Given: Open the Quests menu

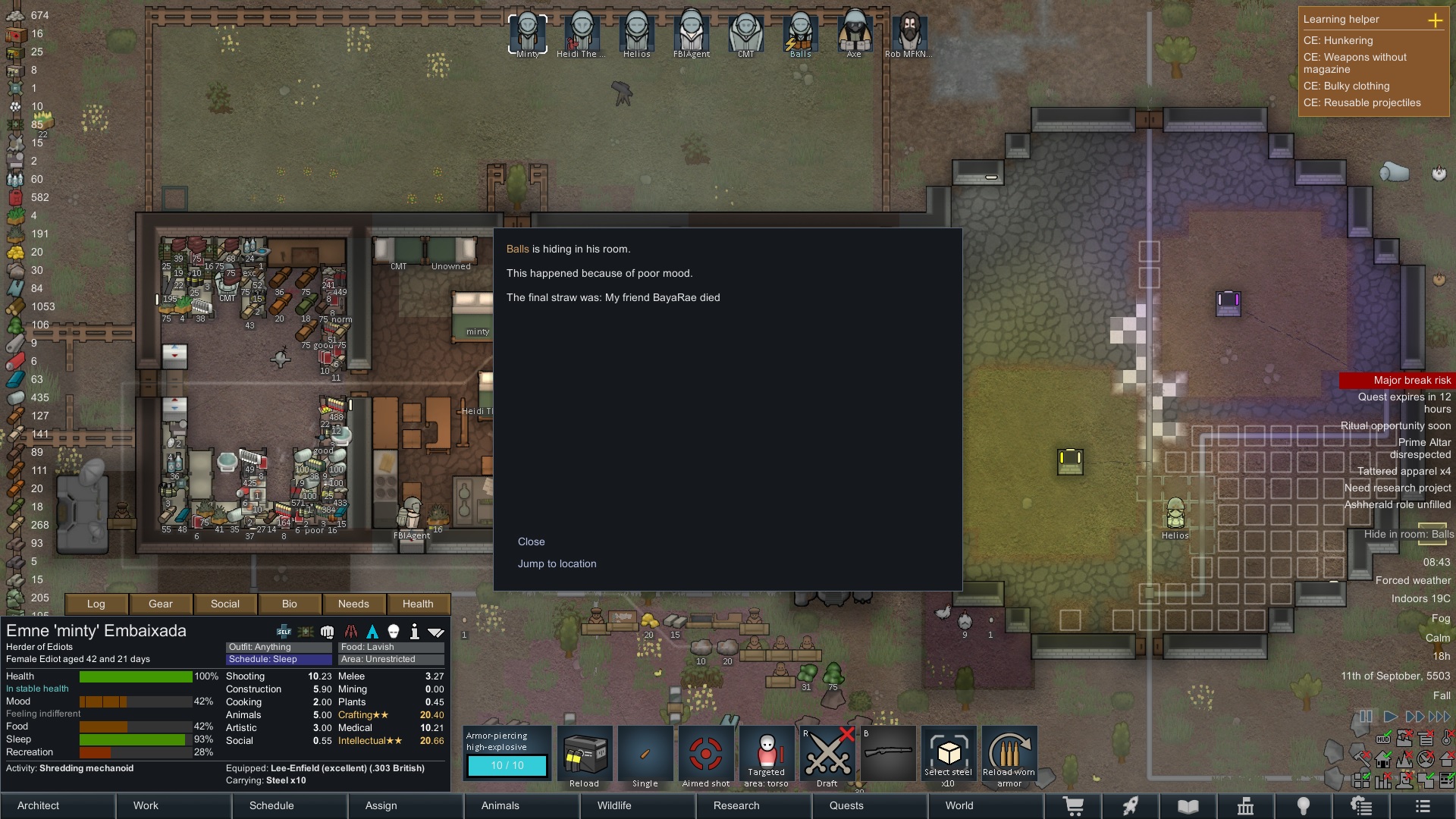Looking at the screenshot, I should click(x=846, y=805).
